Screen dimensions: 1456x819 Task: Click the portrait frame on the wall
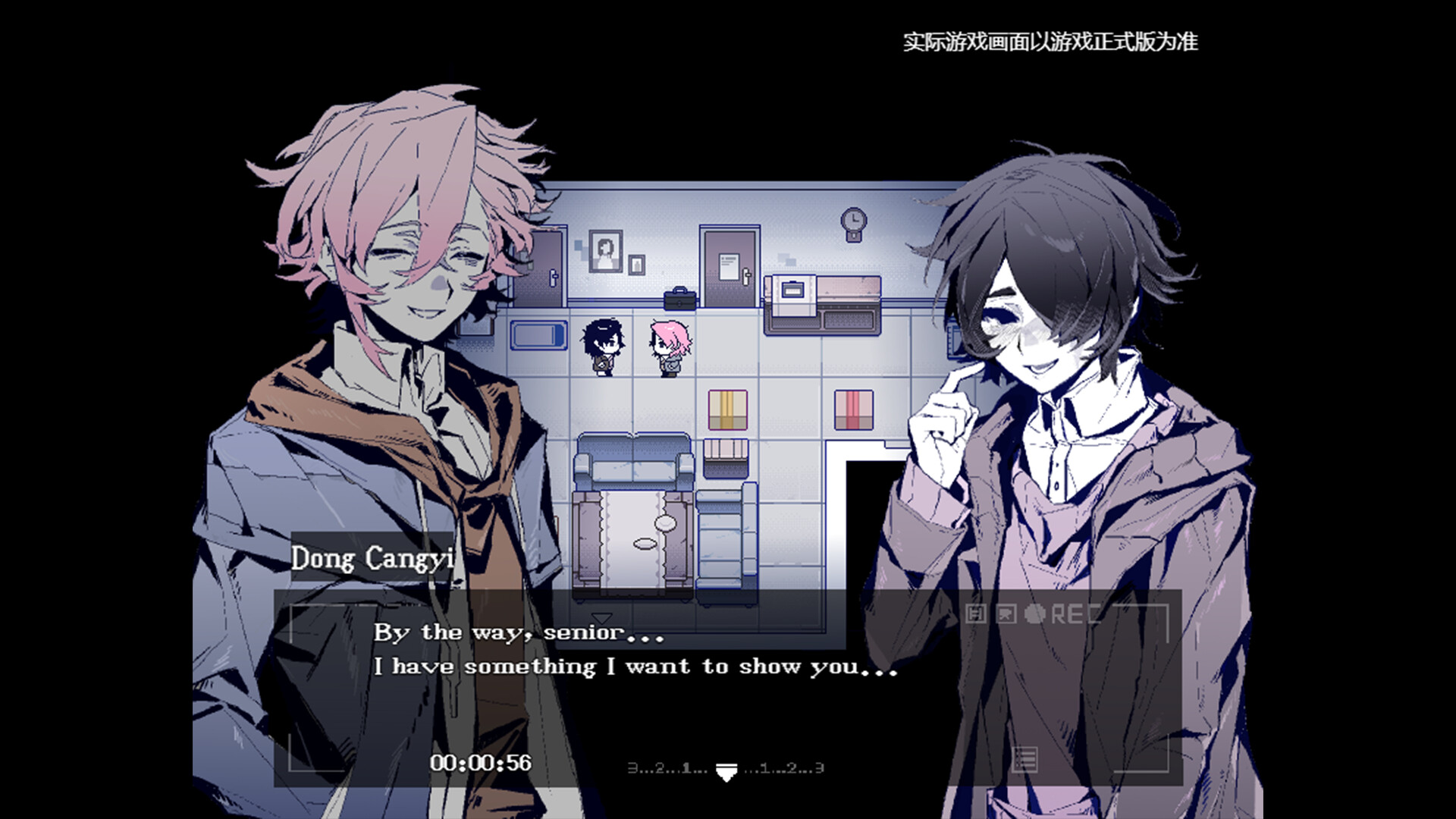click(x=605, y=252)
